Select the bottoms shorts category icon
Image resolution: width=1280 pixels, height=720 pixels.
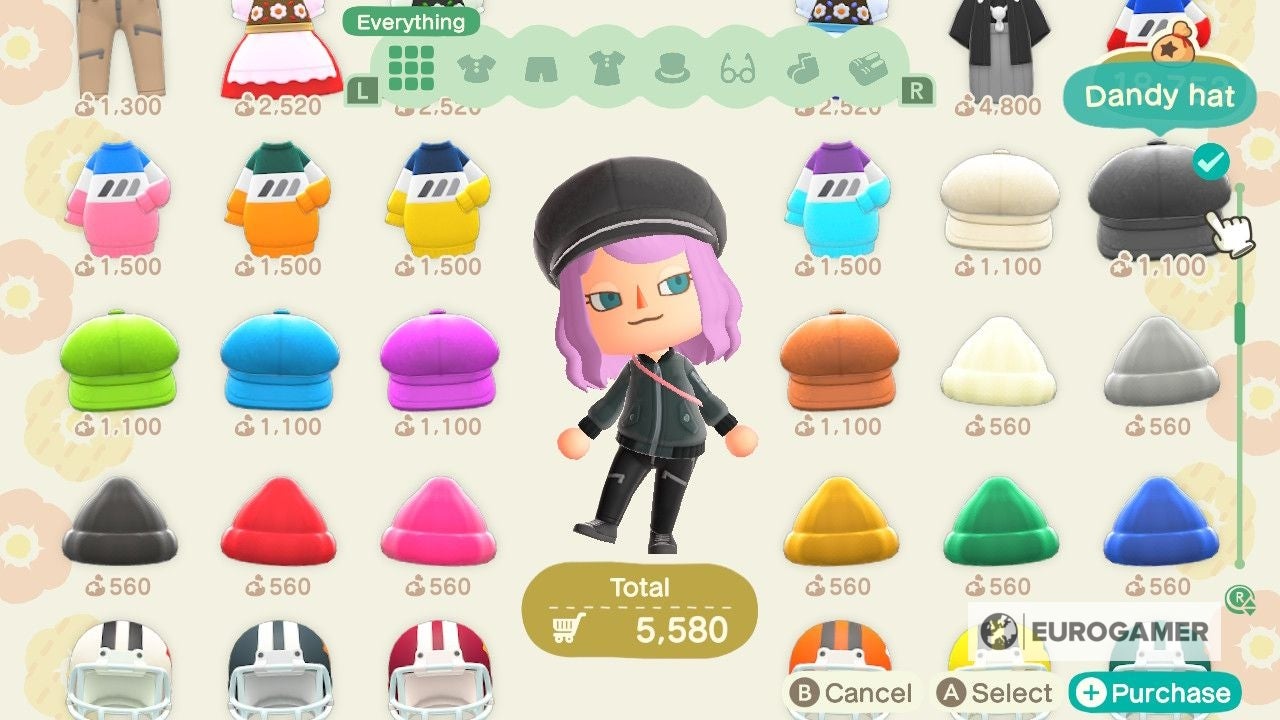pos(540,68)
